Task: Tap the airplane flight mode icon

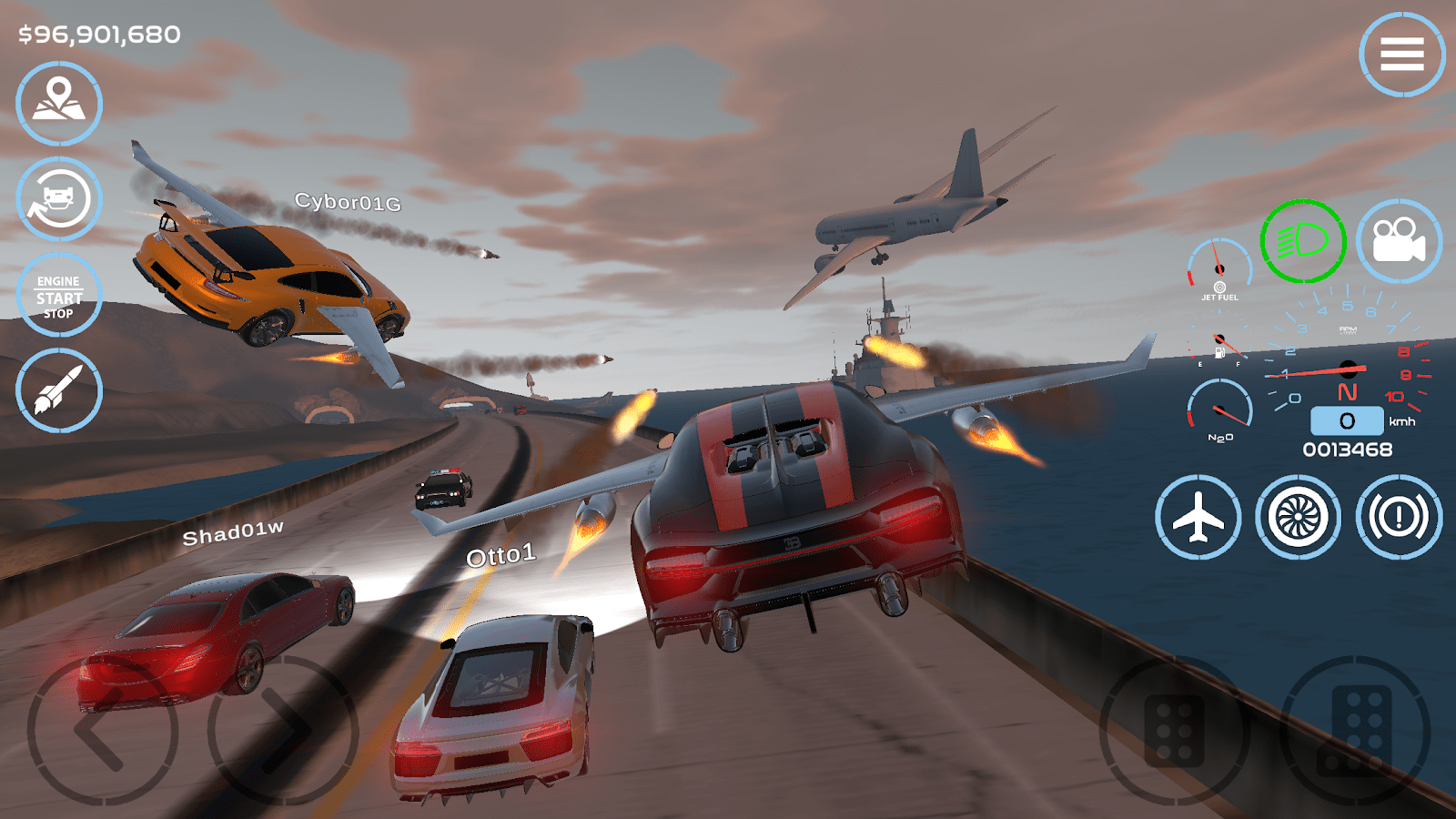Action: point(1201,516)
